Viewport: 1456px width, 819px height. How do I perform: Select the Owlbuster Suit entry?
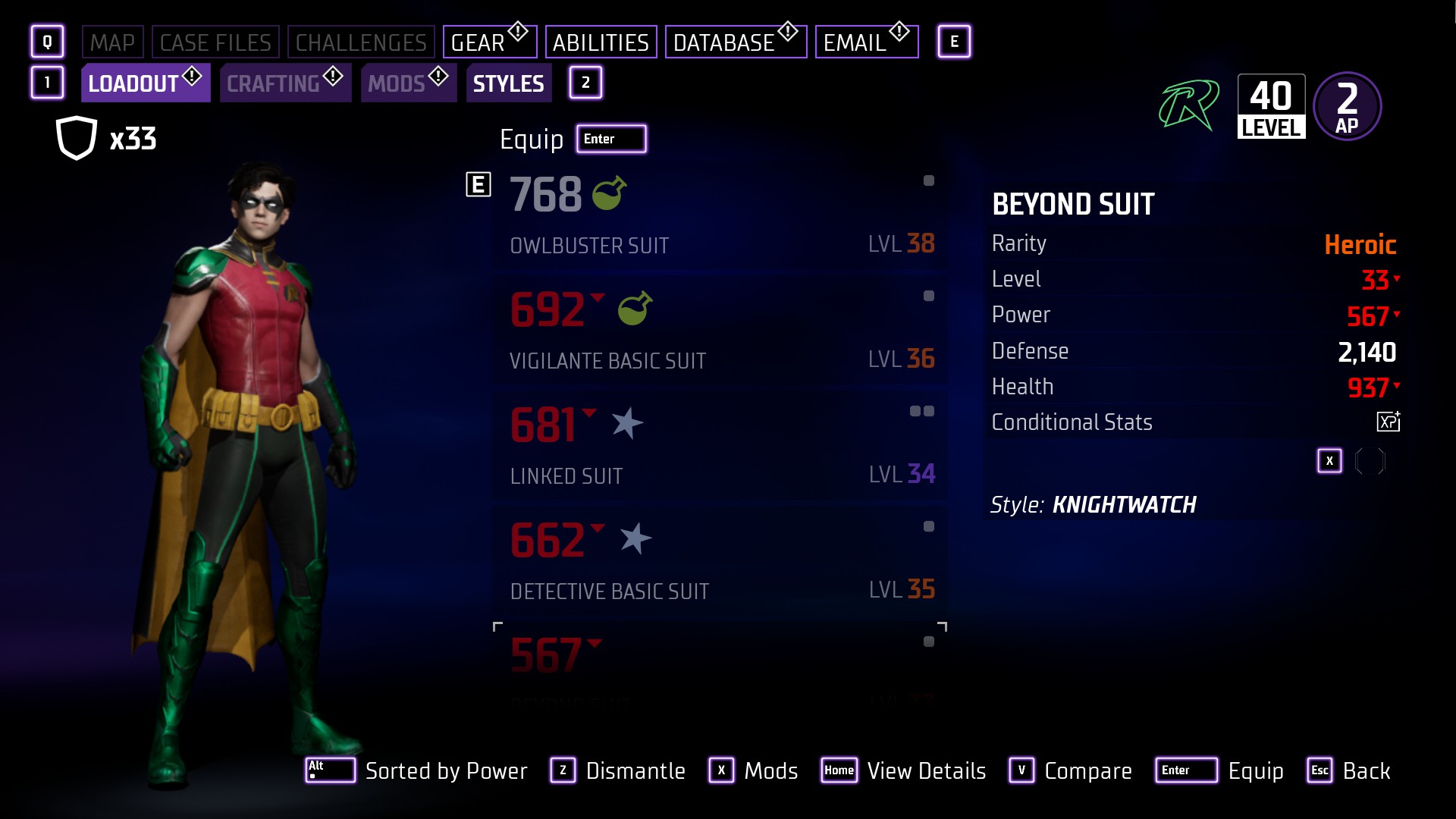click(720, 216)
